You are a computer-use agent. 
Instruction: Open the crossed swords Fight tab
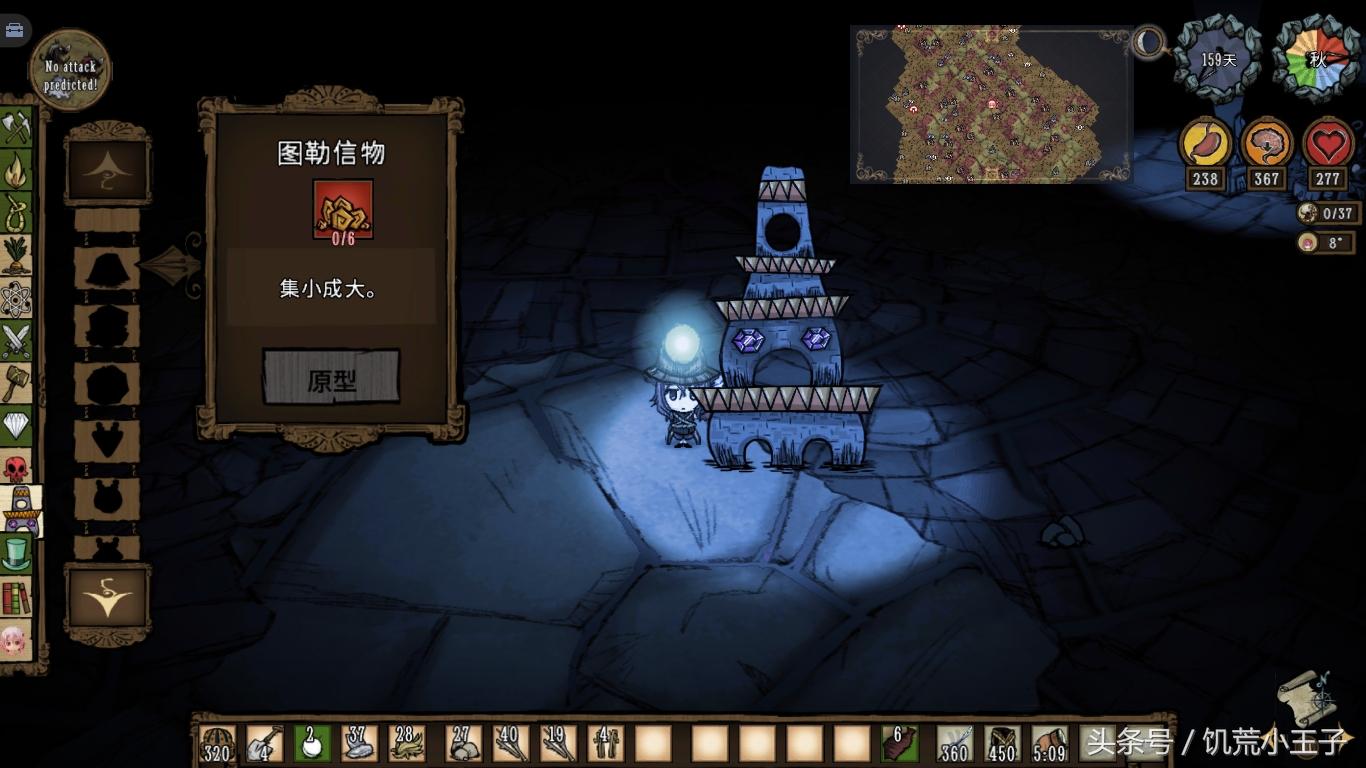coord(16,341)
